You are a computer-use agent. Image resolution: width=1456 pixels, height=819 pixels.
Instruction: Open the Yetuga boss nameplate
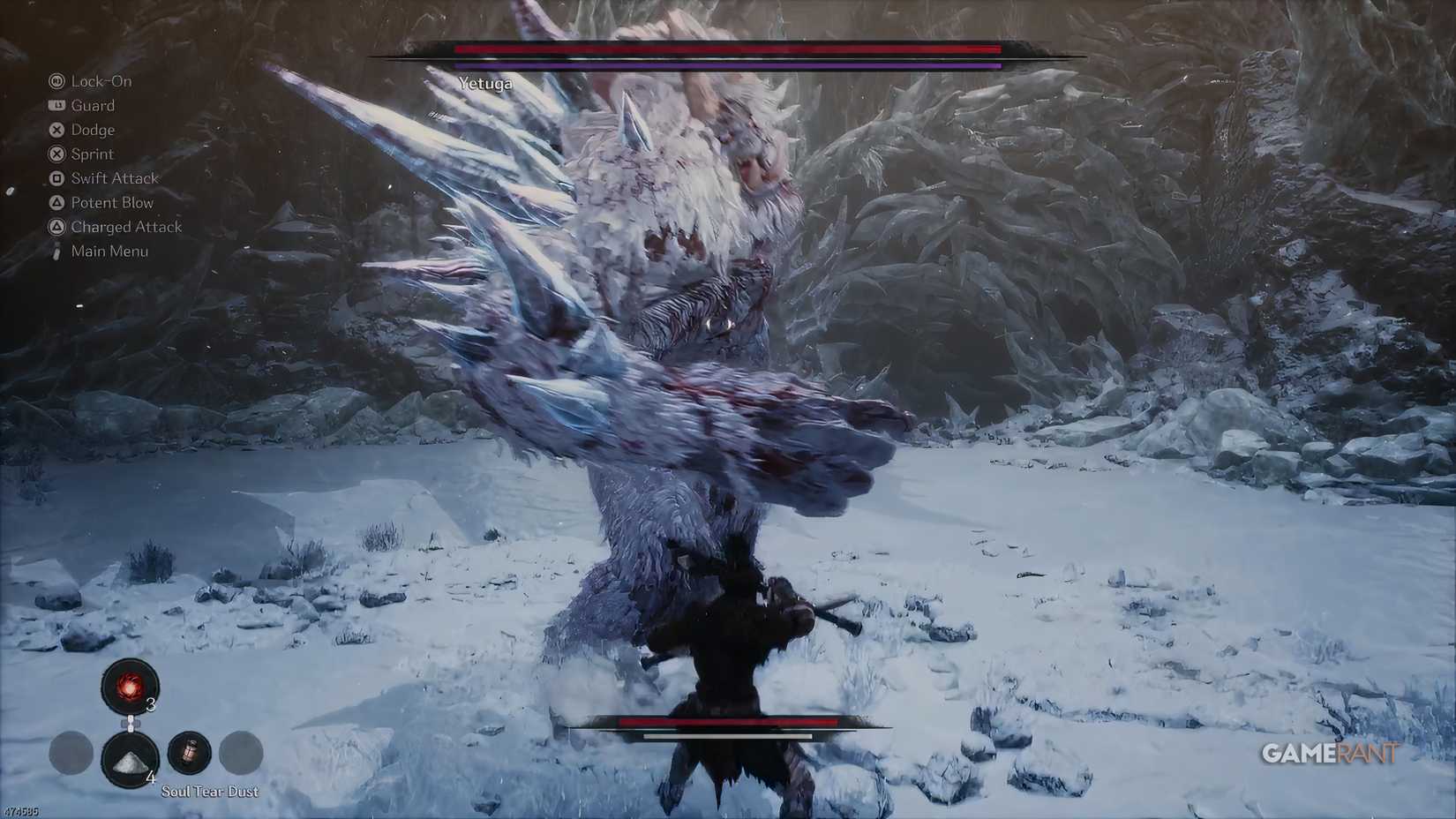point(485,83)
